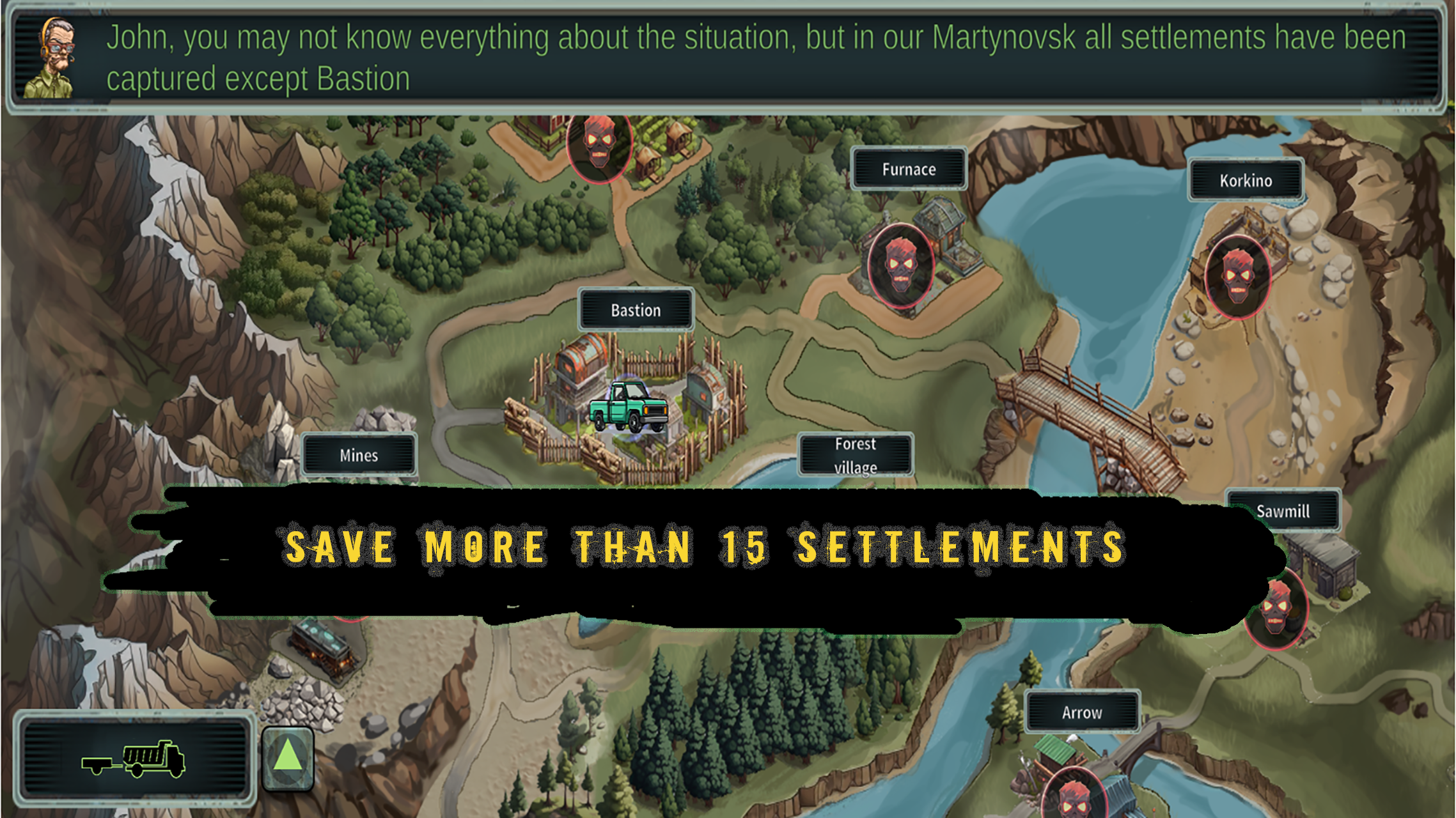Image resolution: width=1456 pixels, height=818 pixels.
Task: Expand the Forest village nameplate
Action: coord(857,455)
